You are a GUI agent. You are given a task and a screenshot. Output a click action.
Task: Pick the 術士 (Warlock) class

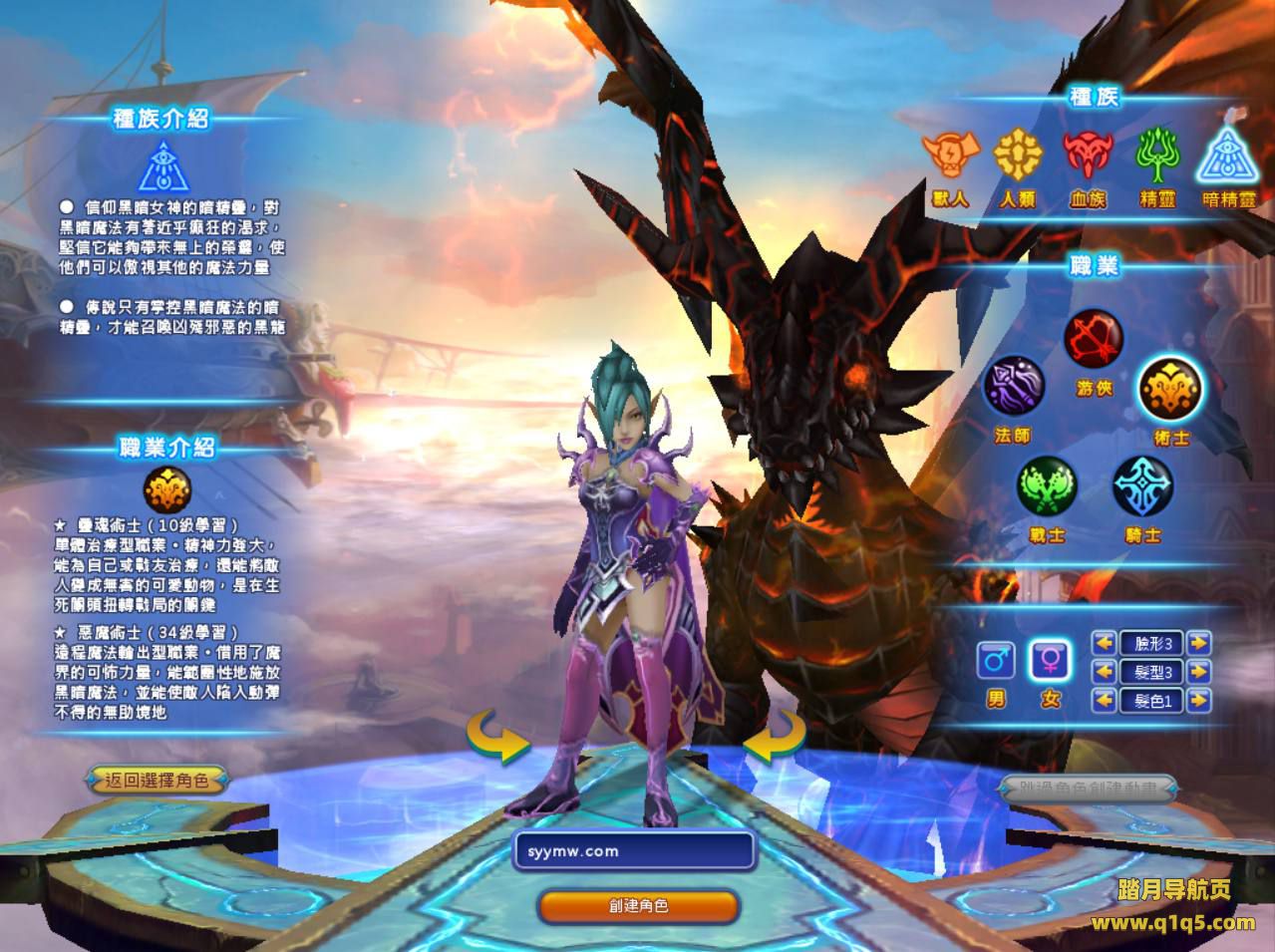1170,388
